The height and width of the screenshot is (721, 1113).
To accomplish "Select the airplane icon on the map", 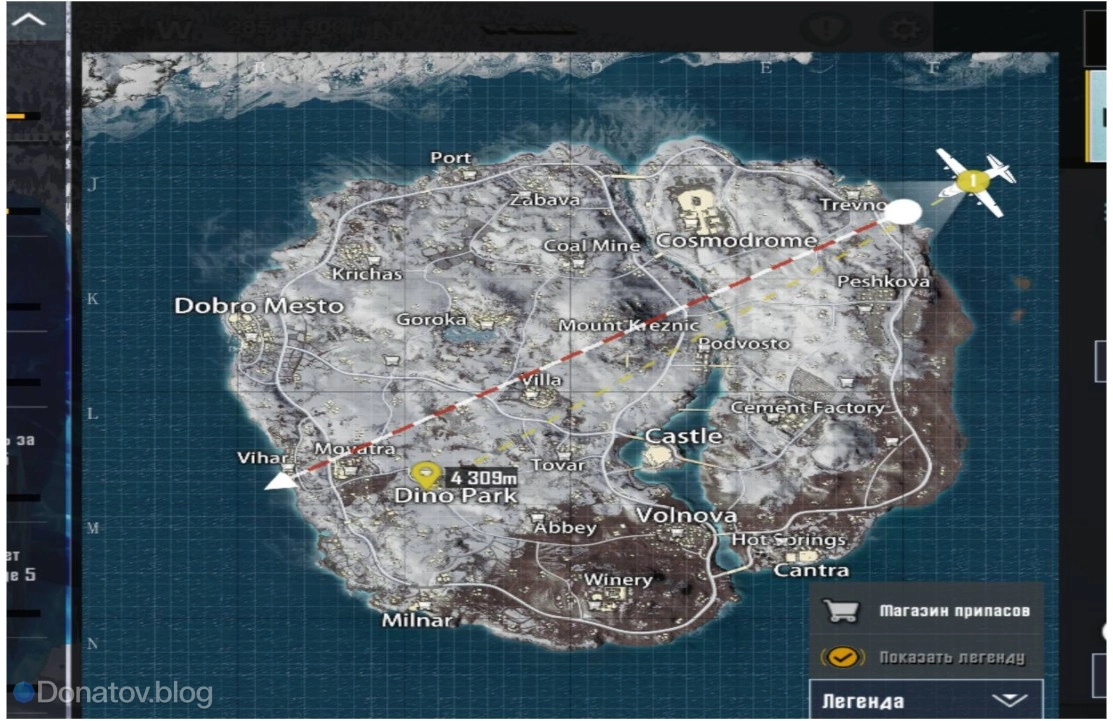I will pyautogui.click(x=973, y=182).
